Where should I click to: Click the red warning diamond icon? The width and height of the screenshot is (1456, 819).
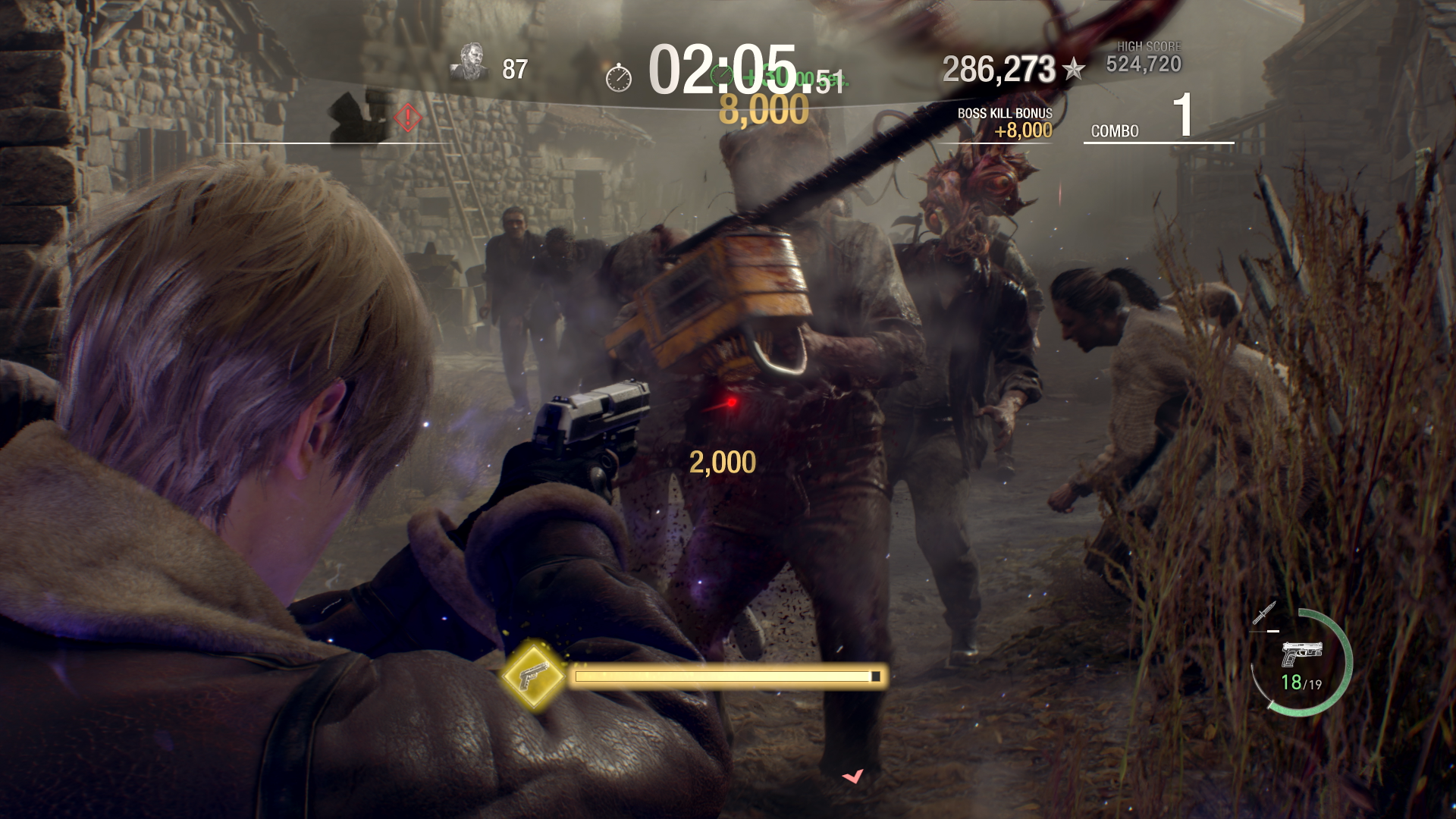pos(408,117)
